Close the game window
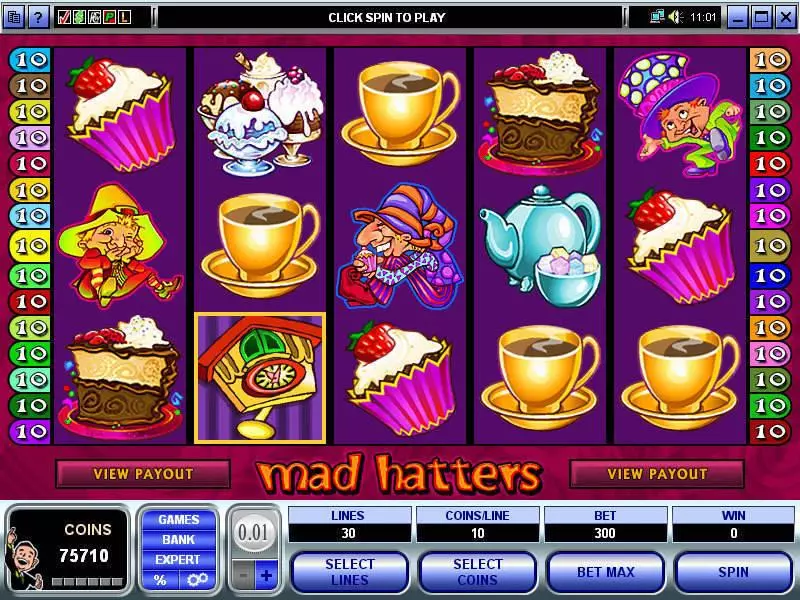Screen dimensions: 800x600 785,17
